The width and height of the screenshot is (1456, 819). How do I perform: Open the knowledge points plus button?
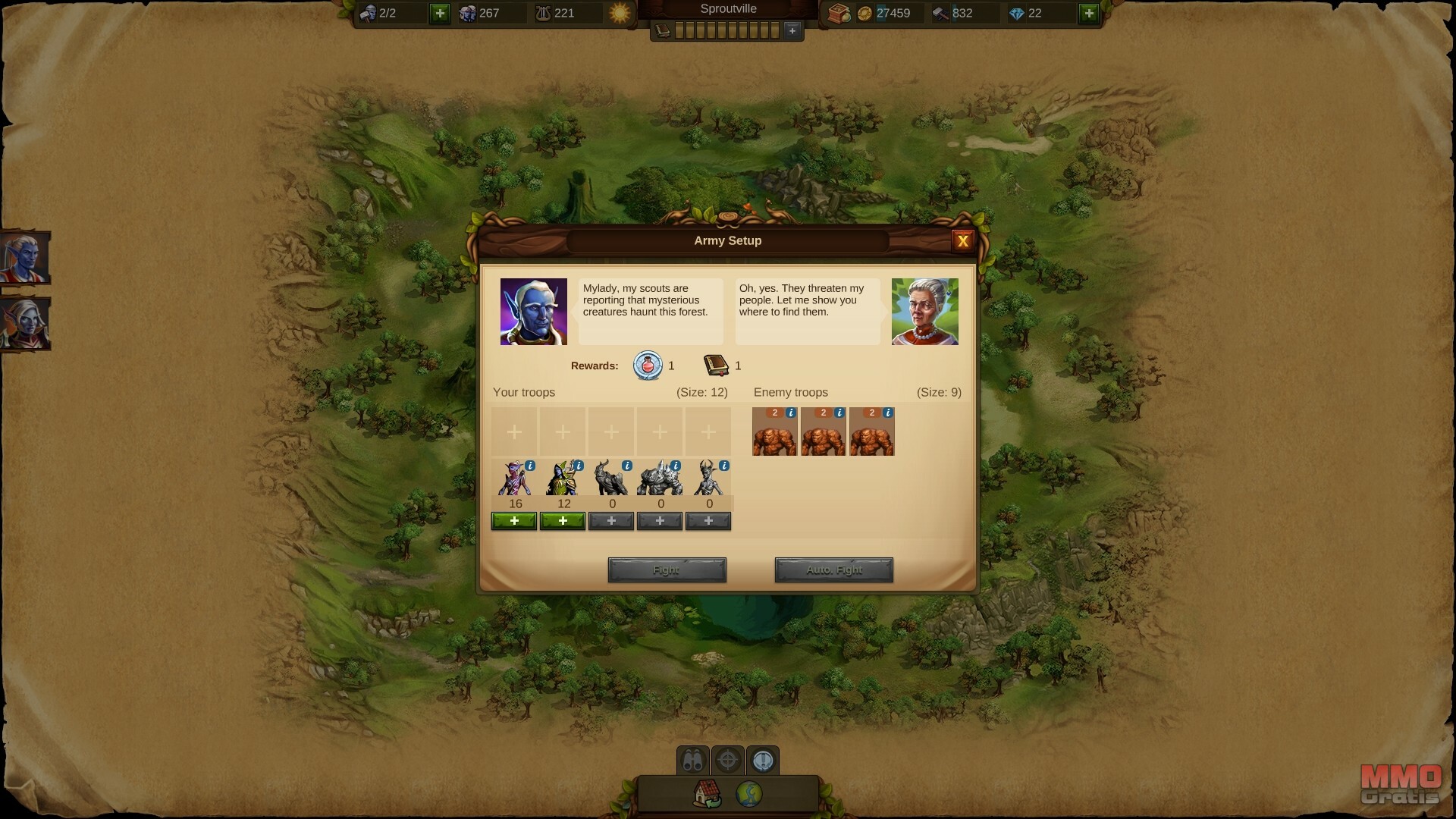point(792,30)
